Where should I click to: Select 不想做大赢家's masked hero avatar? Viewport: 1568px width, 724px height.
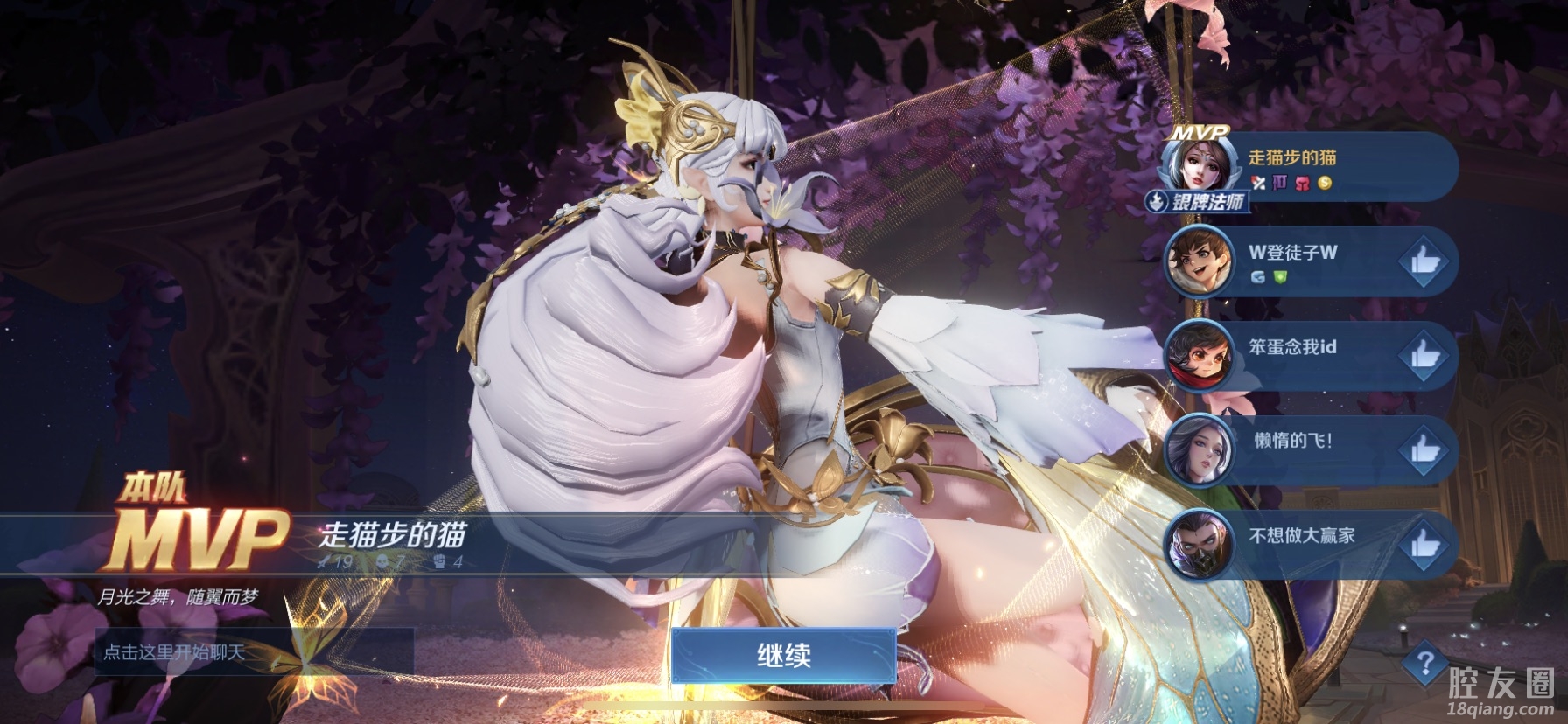click(x=1199, y=544)
